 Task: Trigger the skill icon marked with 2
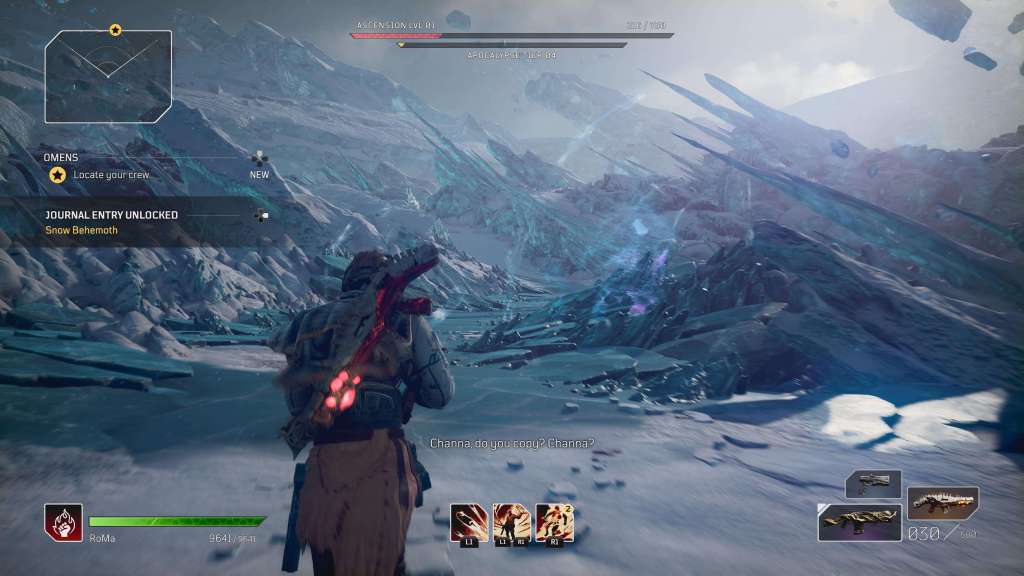tap(554, 521)
